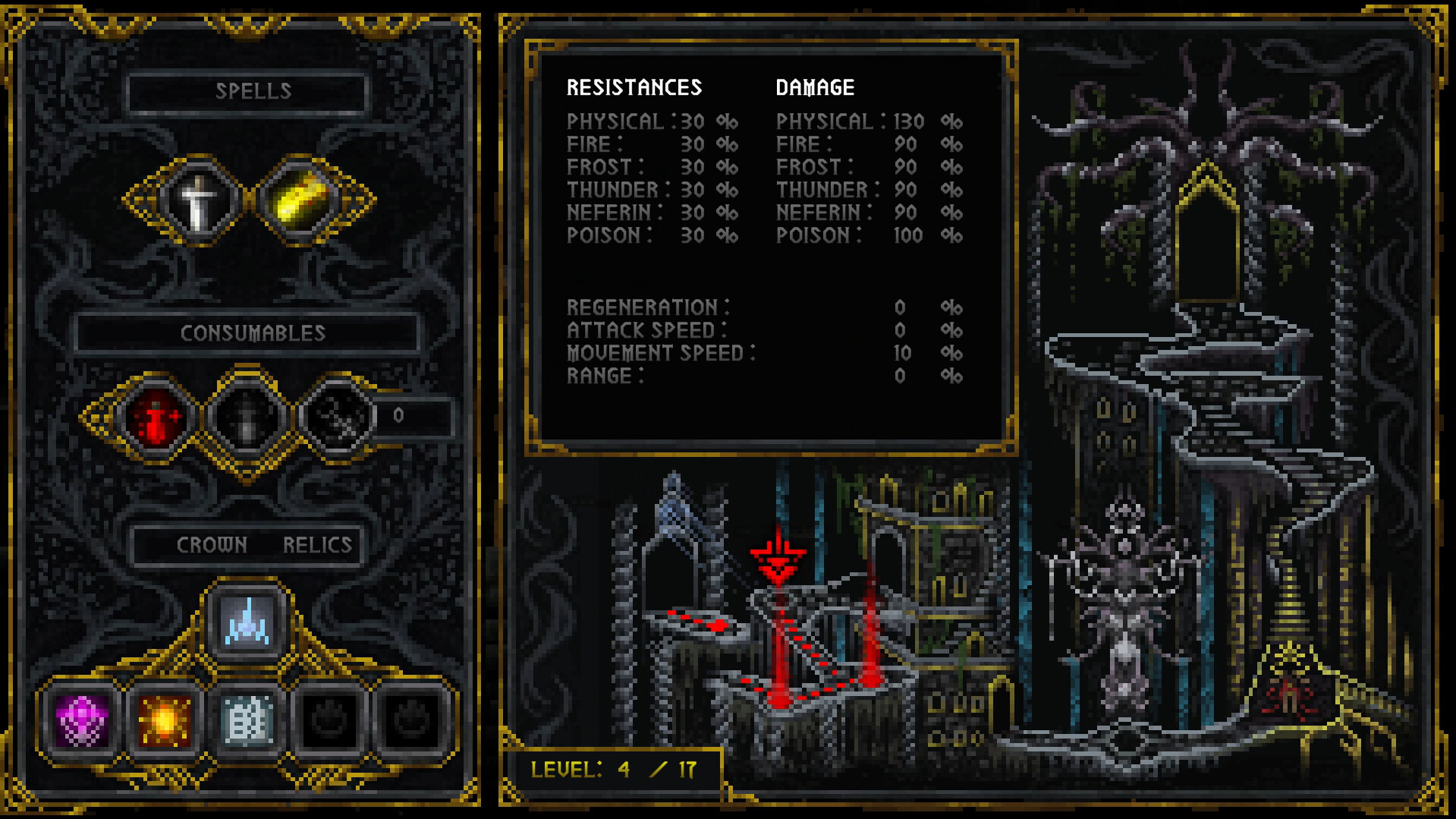Switch to the DAMAGE stats column
1456x819 pixels.
click(x=814, y=87)
